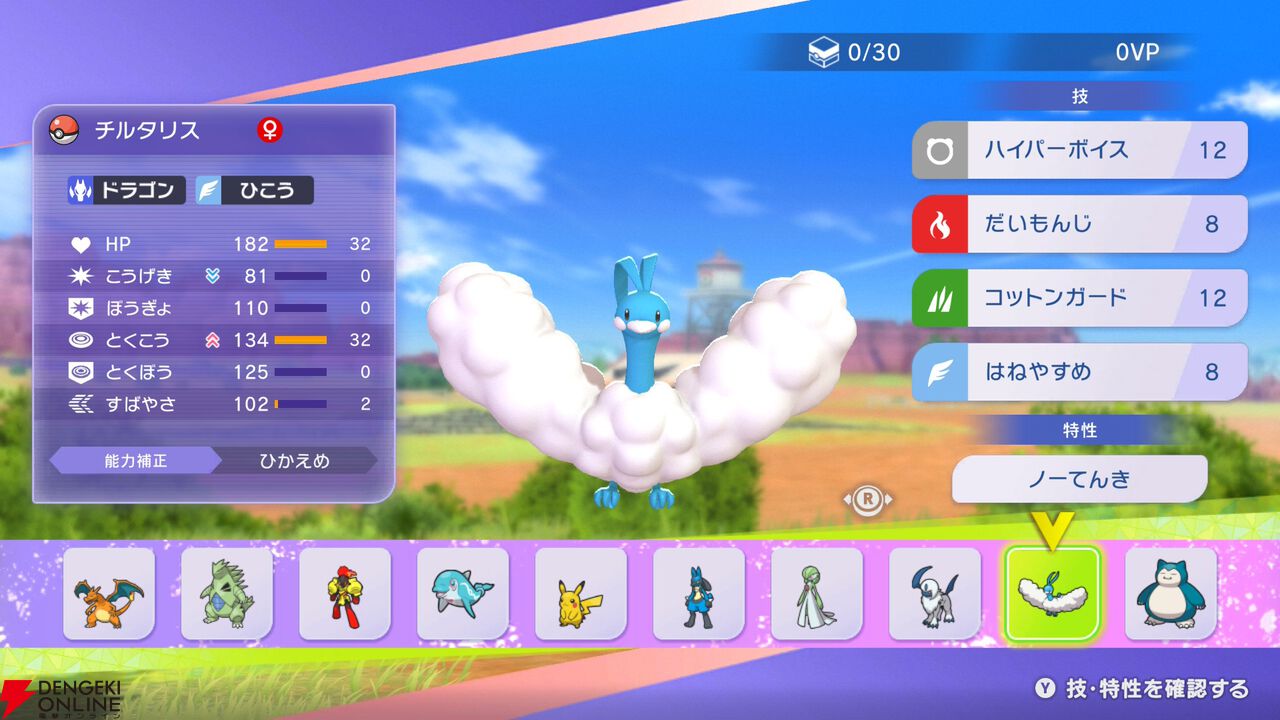
Task: Click the card deck icon next to 0/30
Action: tap(824, 53)
